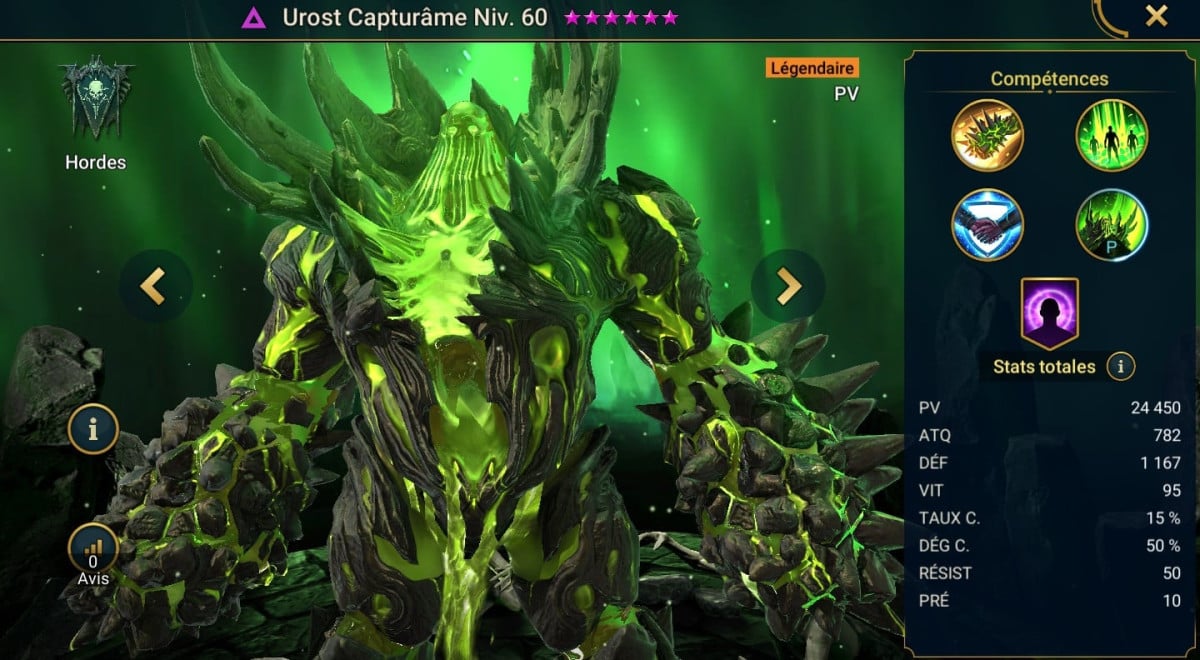The width and height of the screenshot is (1200, 660).
Task: View the handshake shield skill
Action: 987,224
